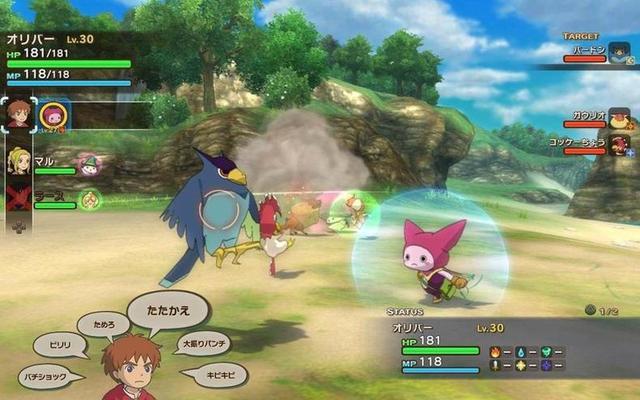
Task: Choose the crossed-out ジーン party portrait
Action: pos(18,196)
